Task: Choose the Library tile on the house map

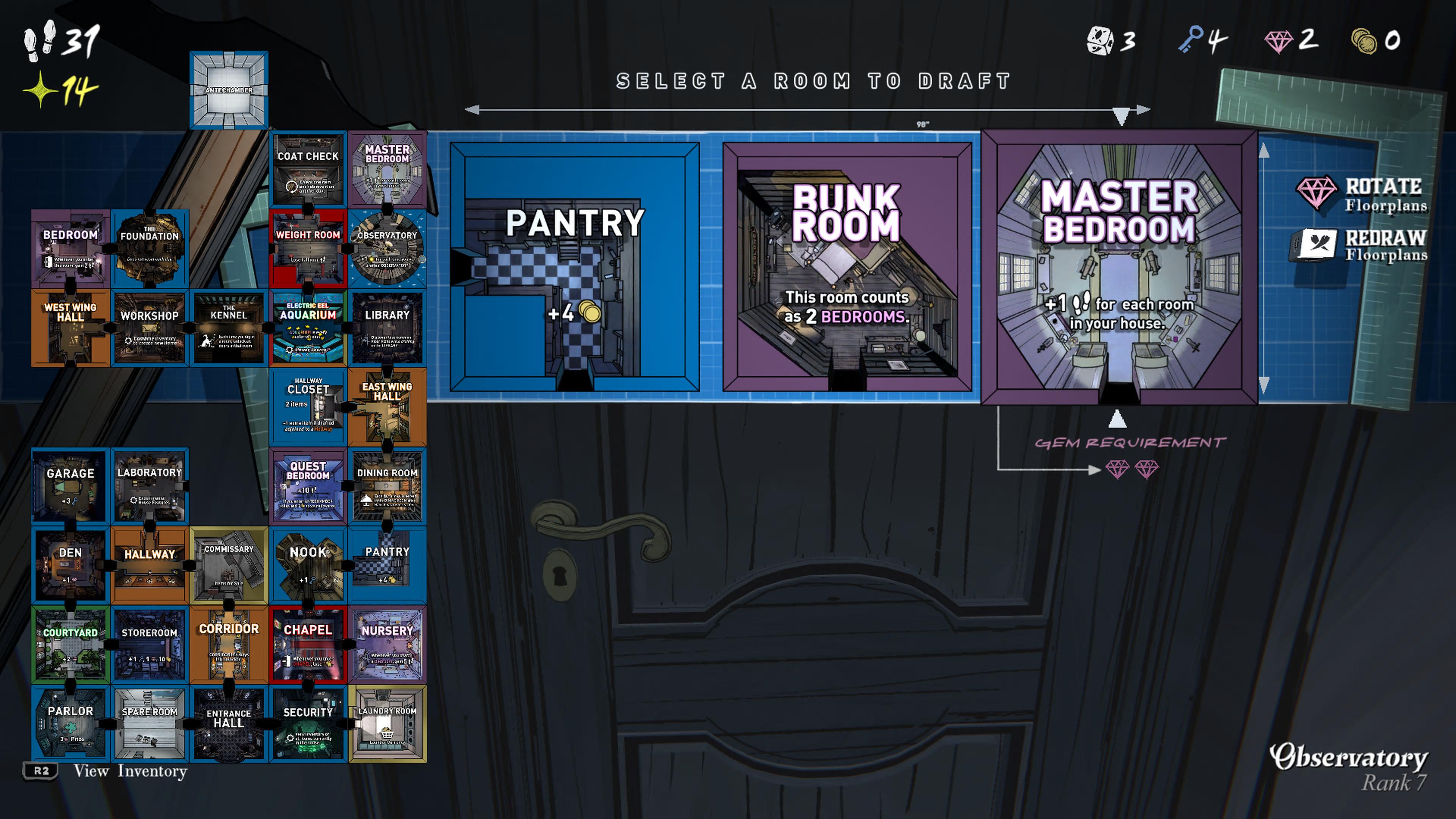Action: [x=387, y=328]
